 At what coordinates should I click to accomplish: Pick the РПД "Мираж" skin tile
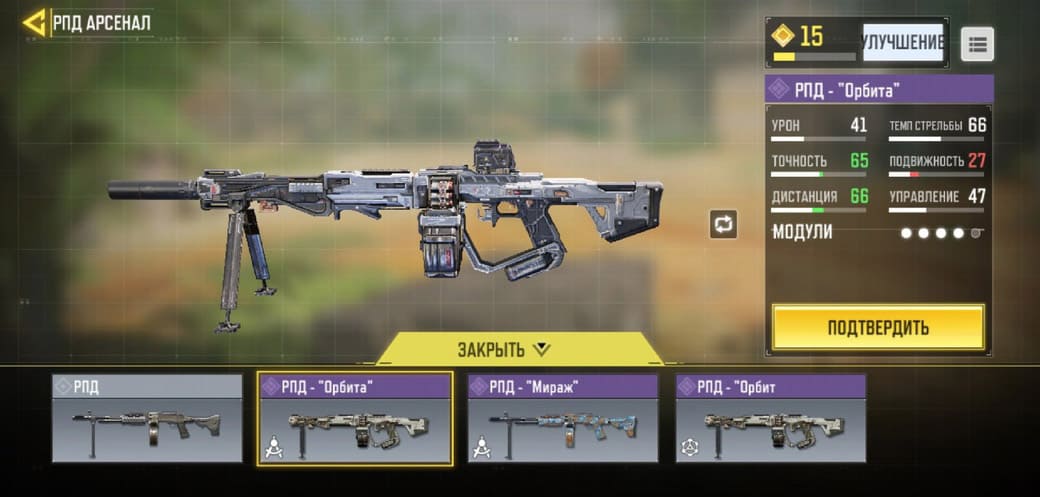pyautogui.click(x=563, y=419)
